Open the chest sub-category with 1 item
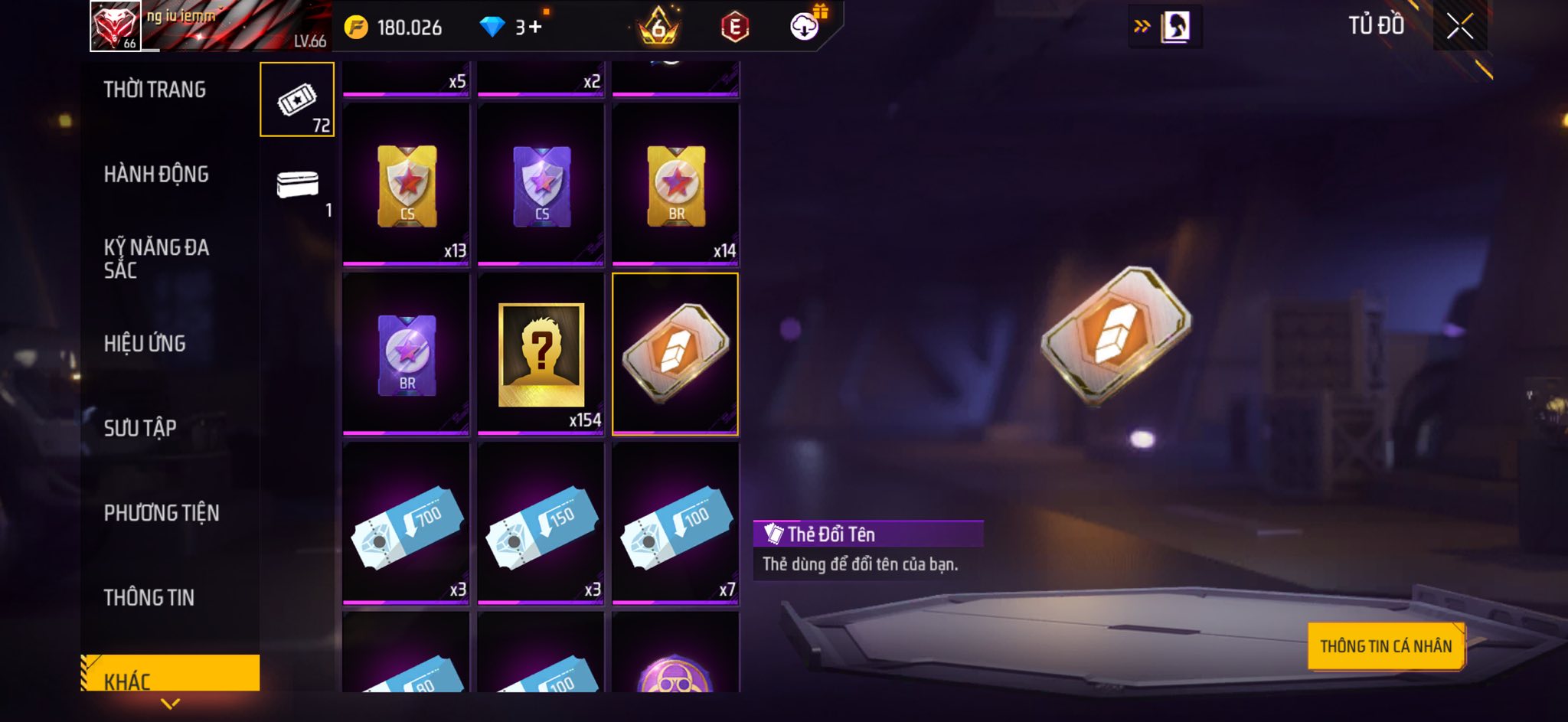The width and height of the screenshot is (1568, 722). (x=297, y=186)
